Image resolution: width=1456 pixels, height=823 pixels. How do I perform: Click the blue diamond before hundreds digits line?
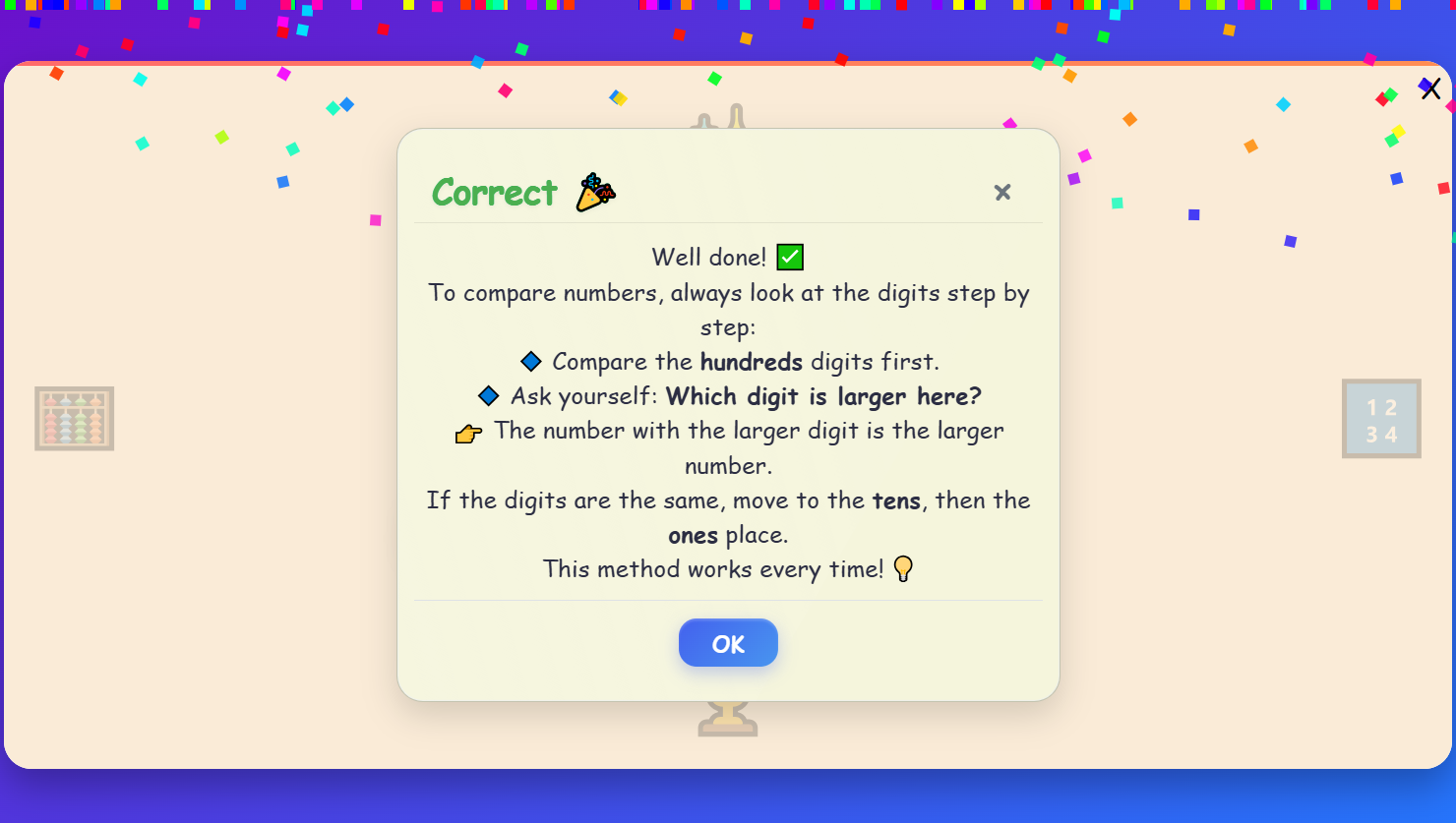pos(530,361)
